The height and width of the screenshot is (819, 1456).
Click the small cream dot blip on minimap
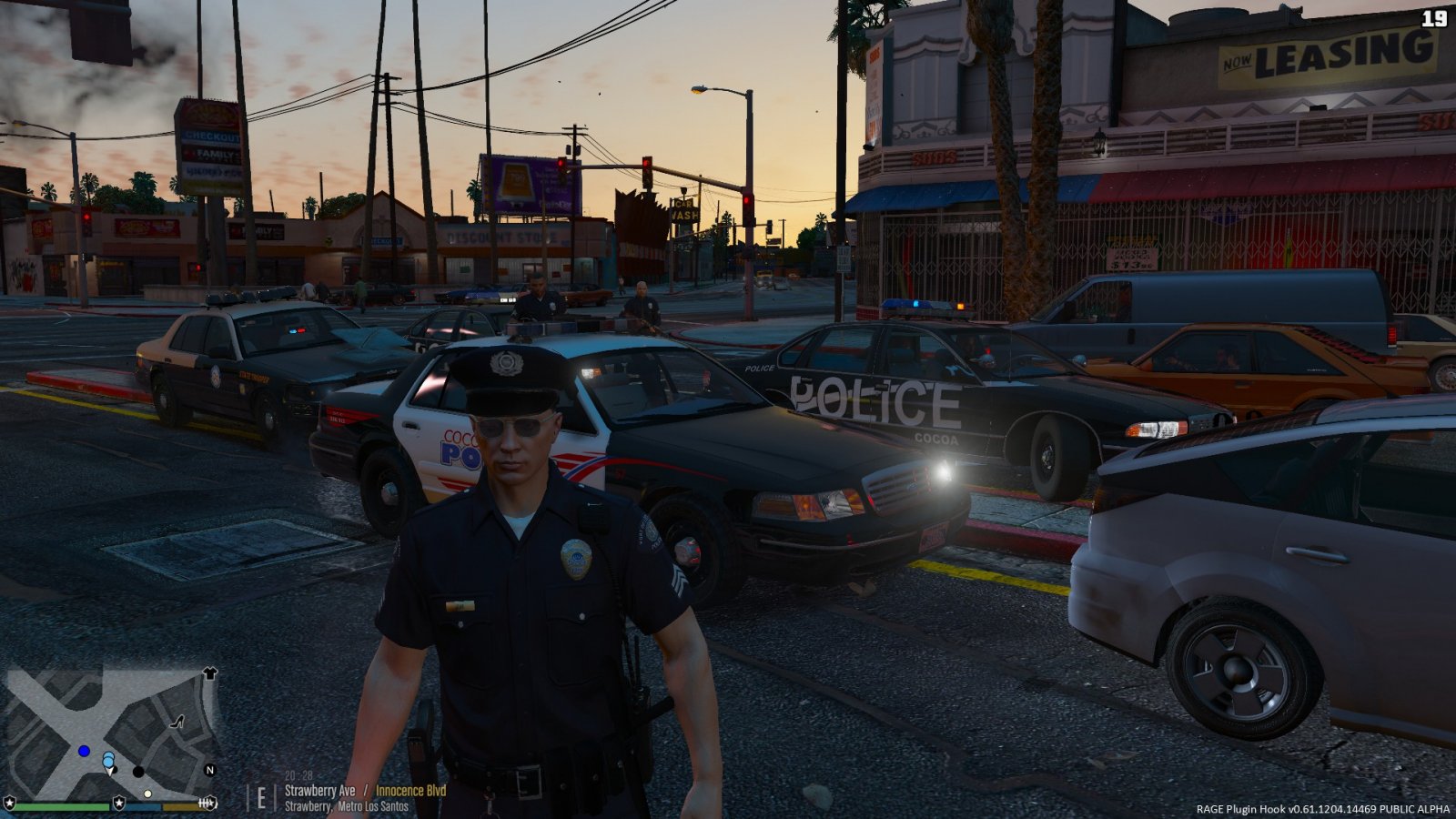click(x=147, y=794)
